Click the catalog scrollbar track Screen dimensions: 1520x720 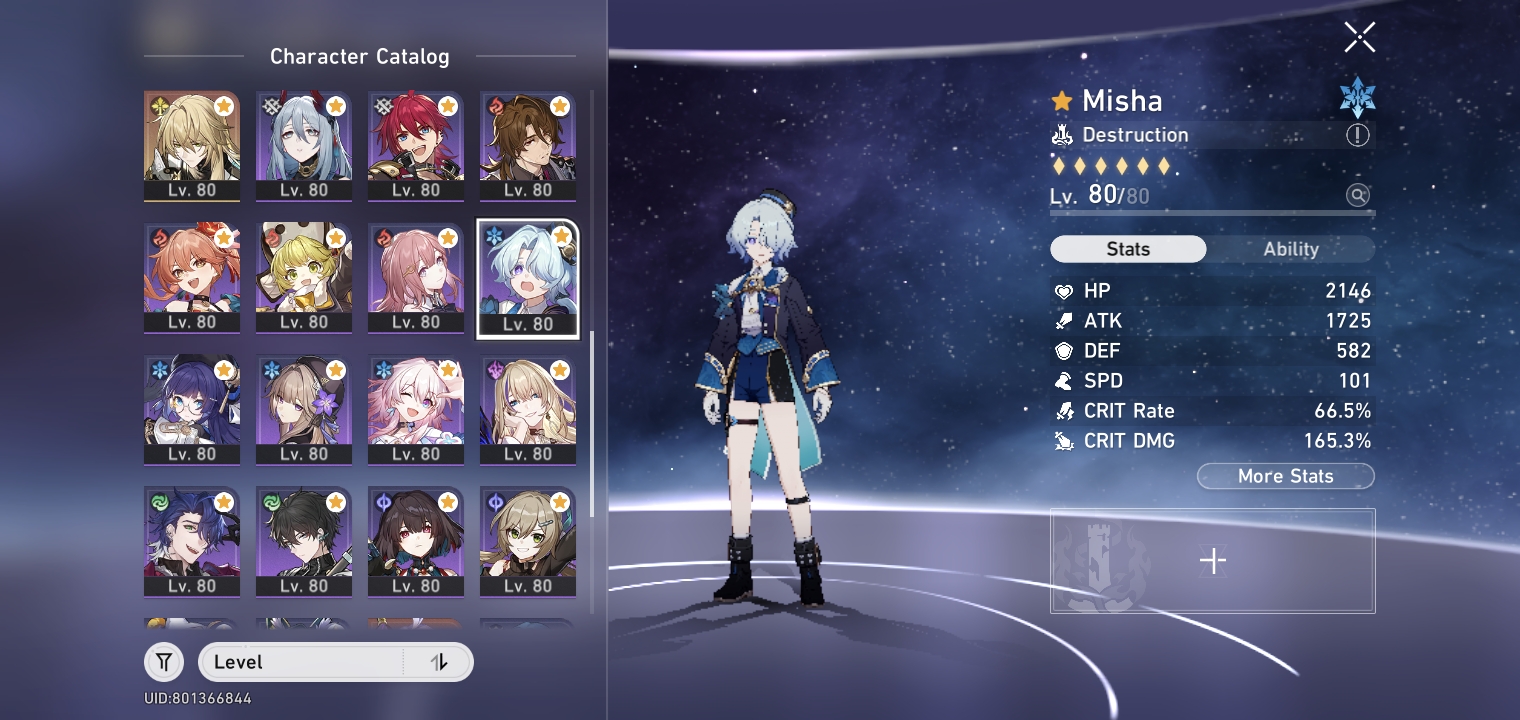coord(593,400)
